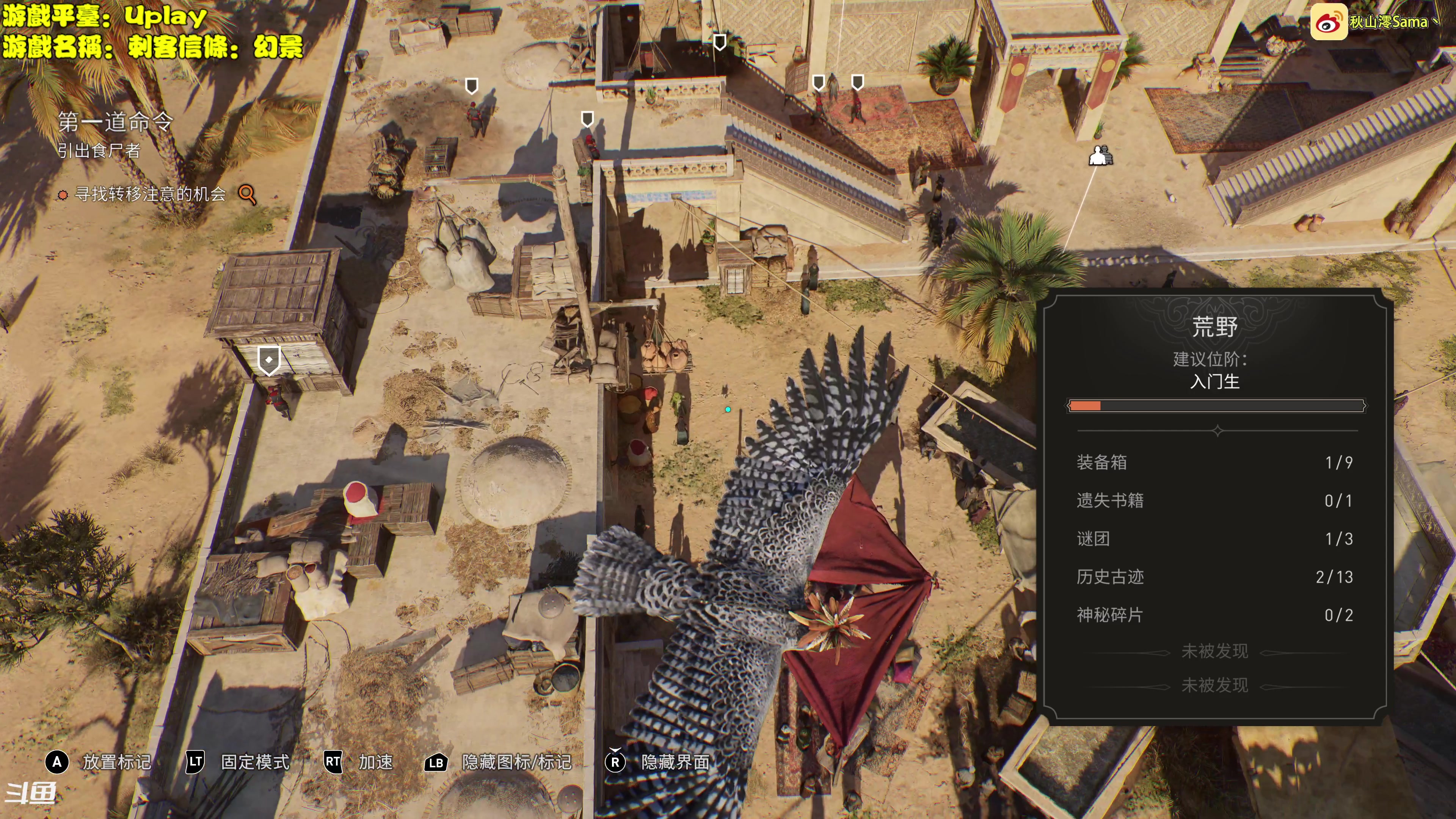Open the 寻找转移注意的机会 objective
This screenshot has width=1456, height=819.
pos(151,195)
